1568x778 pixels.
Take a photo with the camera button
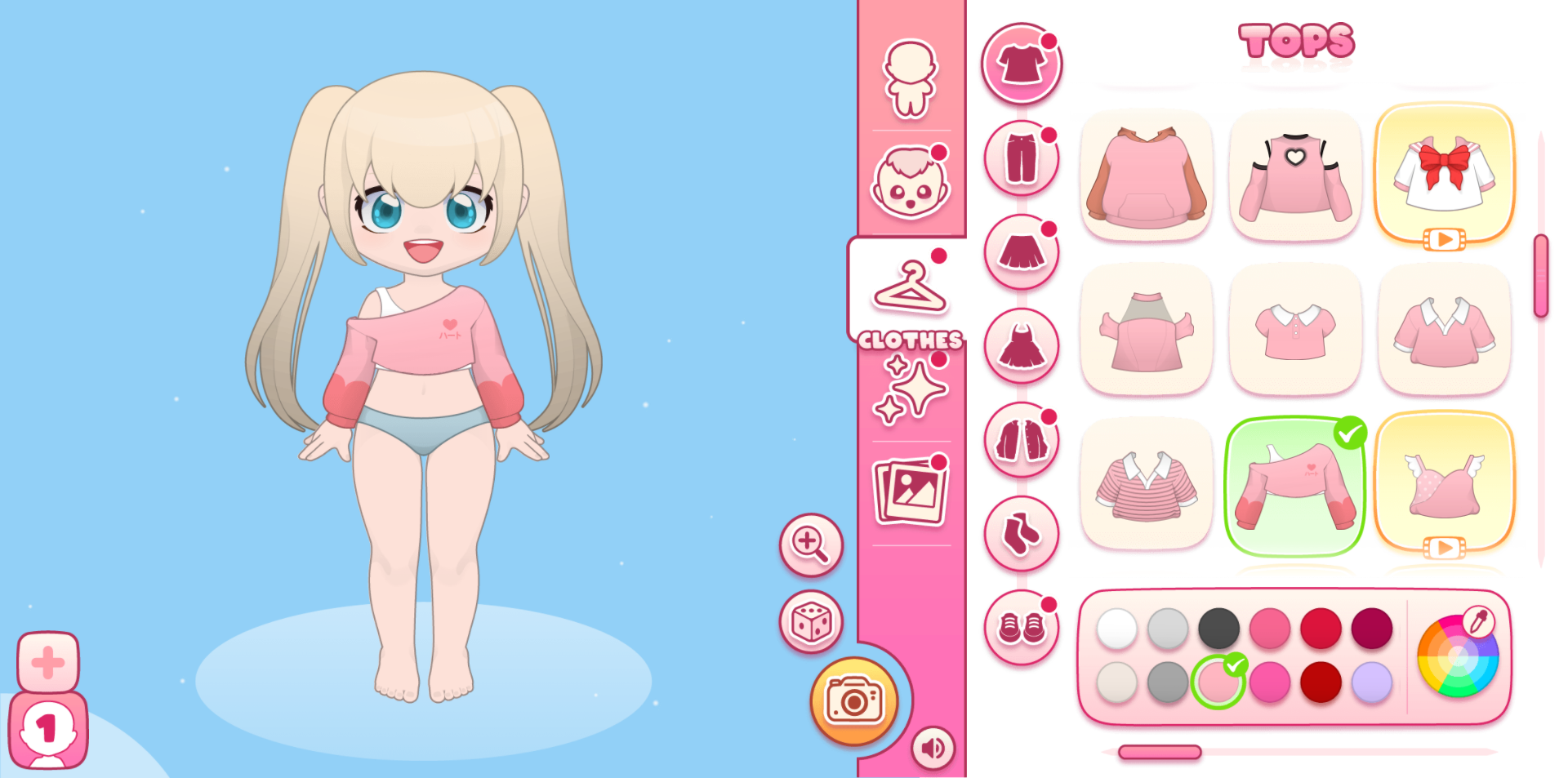[853, 700]
